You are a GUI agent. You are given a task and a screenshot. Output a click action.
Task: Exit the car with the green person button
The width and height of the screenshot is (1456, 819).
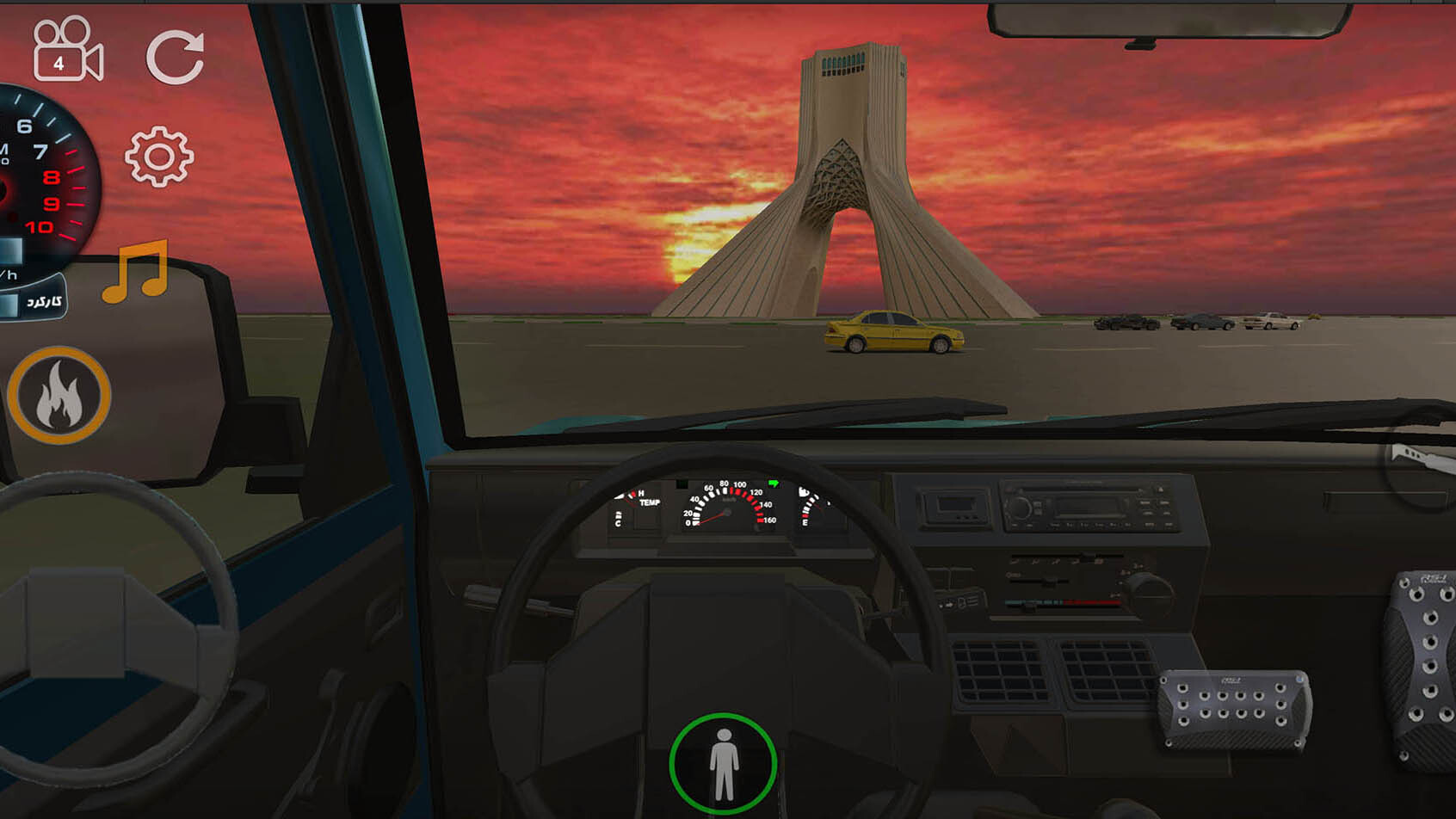click(x=723, y=764)
